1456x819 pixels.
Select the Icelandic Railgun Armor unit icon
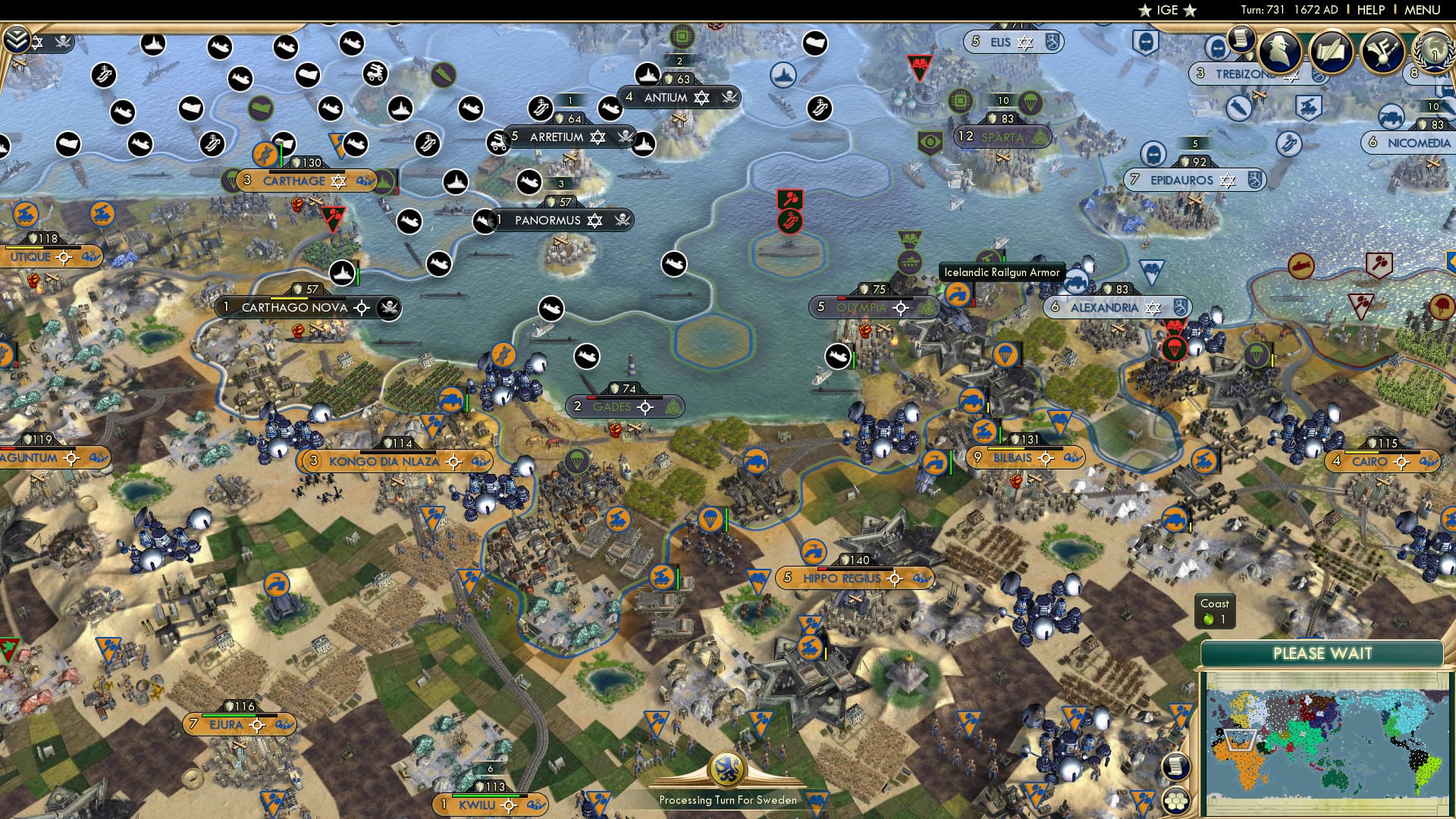tap(959, 292)
